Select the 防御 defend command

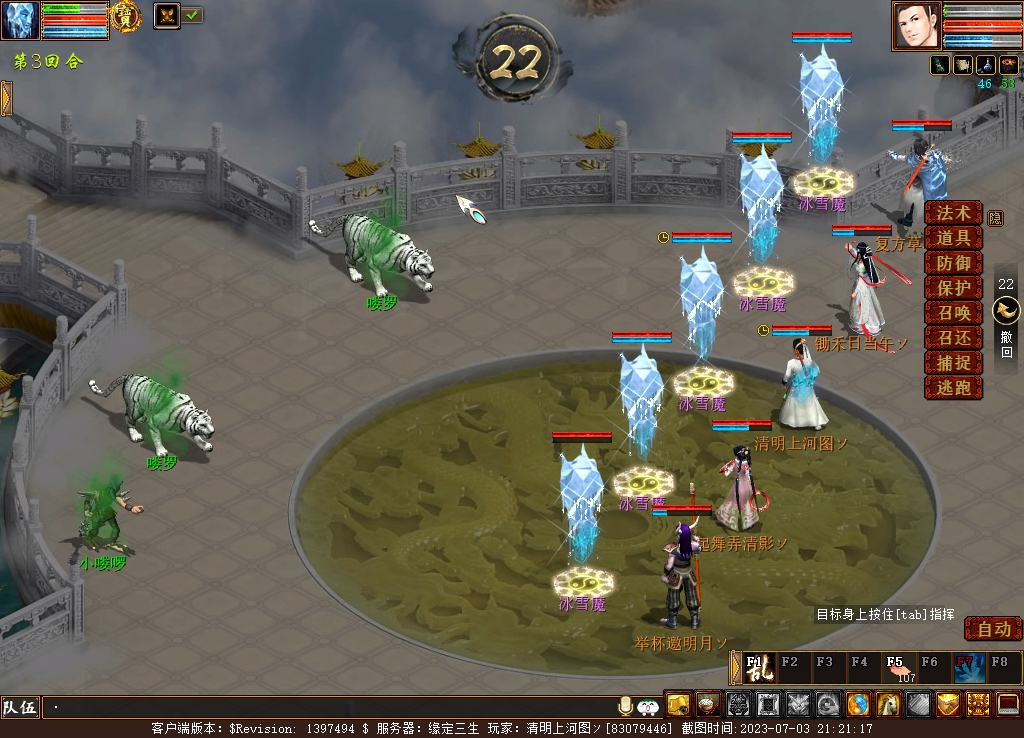(x=953, y=263)
